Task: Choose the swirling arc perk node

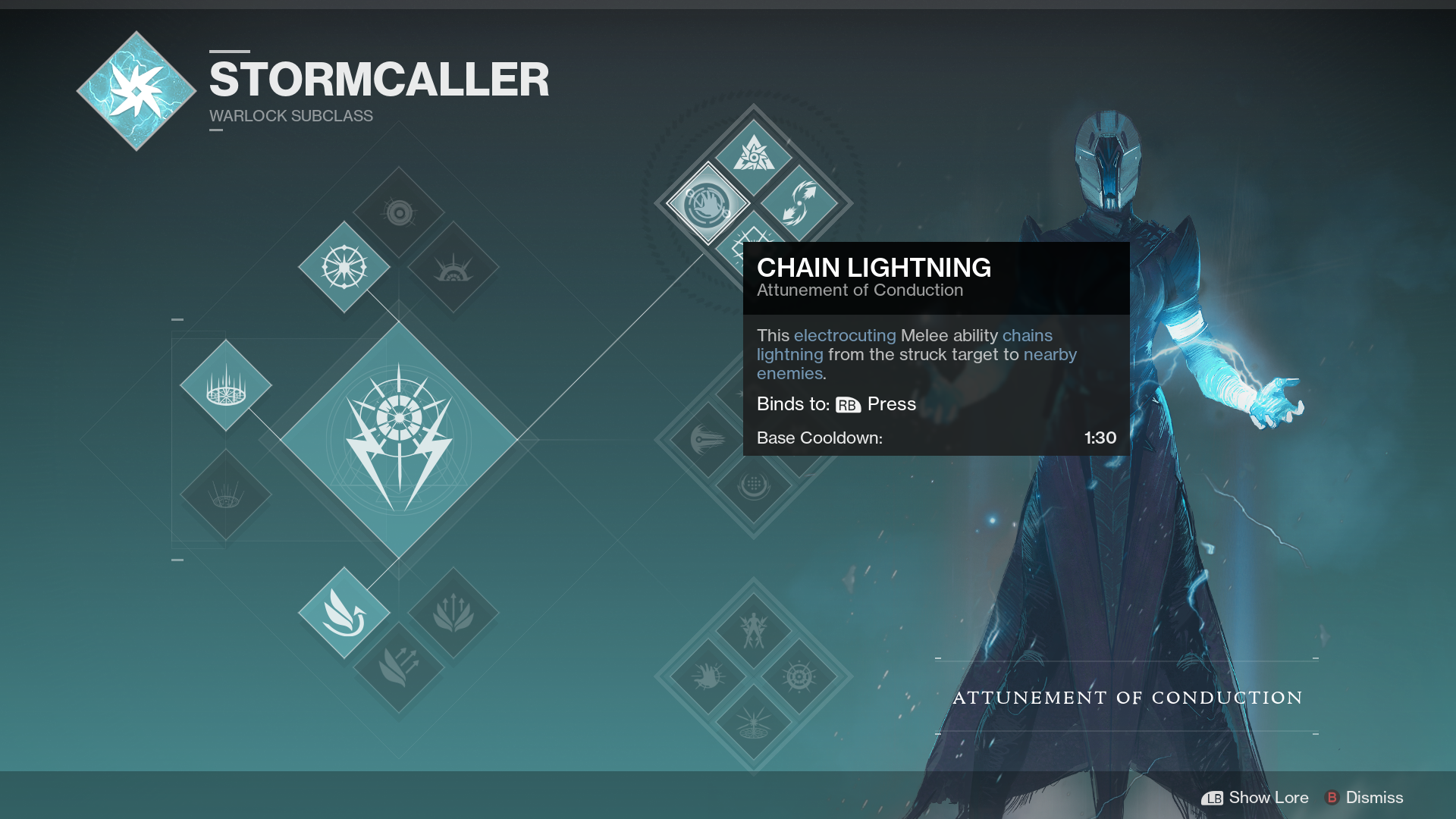Action: click(799, 203)
